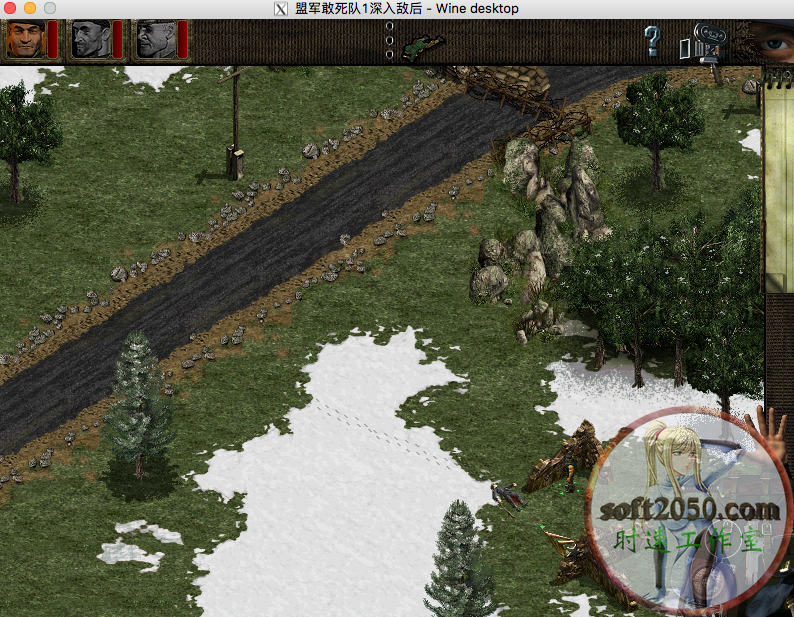The width and height of the screenshot is (794, 617).
Task: Click the green lizard icon in top bar
Action: [424, 44]
